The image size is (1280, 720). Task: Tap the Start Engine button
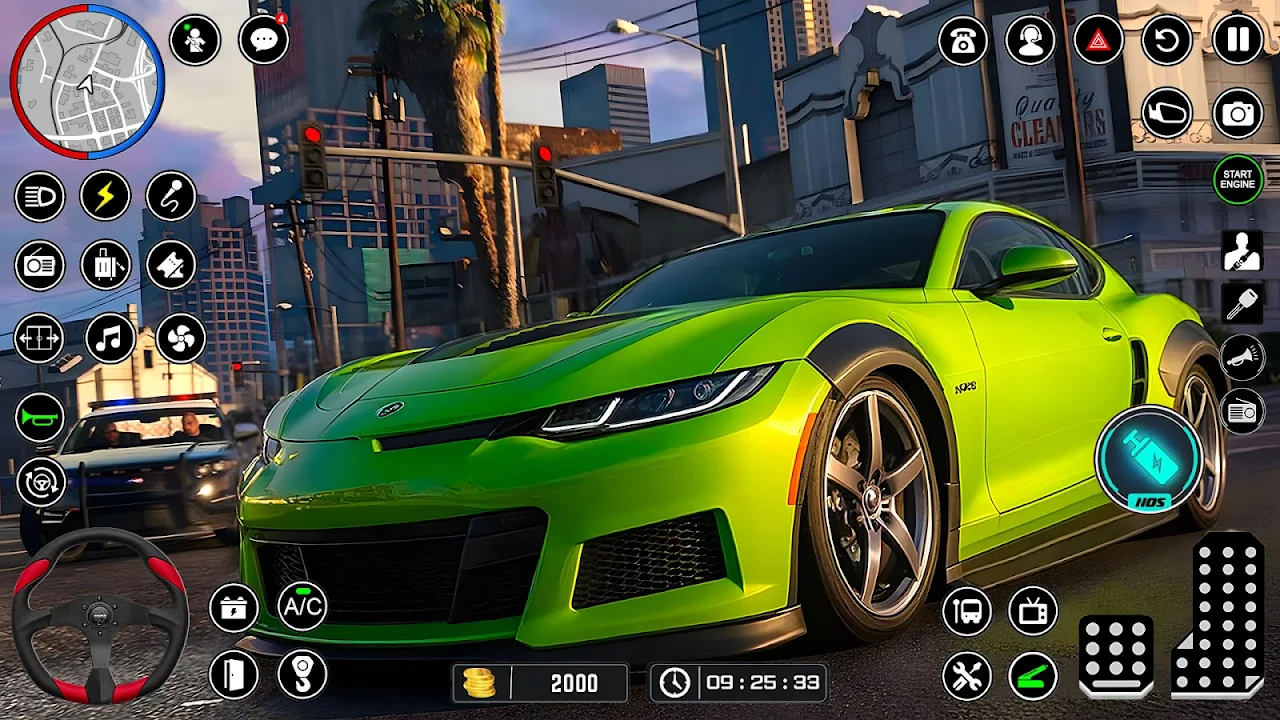click(1238, 180)
